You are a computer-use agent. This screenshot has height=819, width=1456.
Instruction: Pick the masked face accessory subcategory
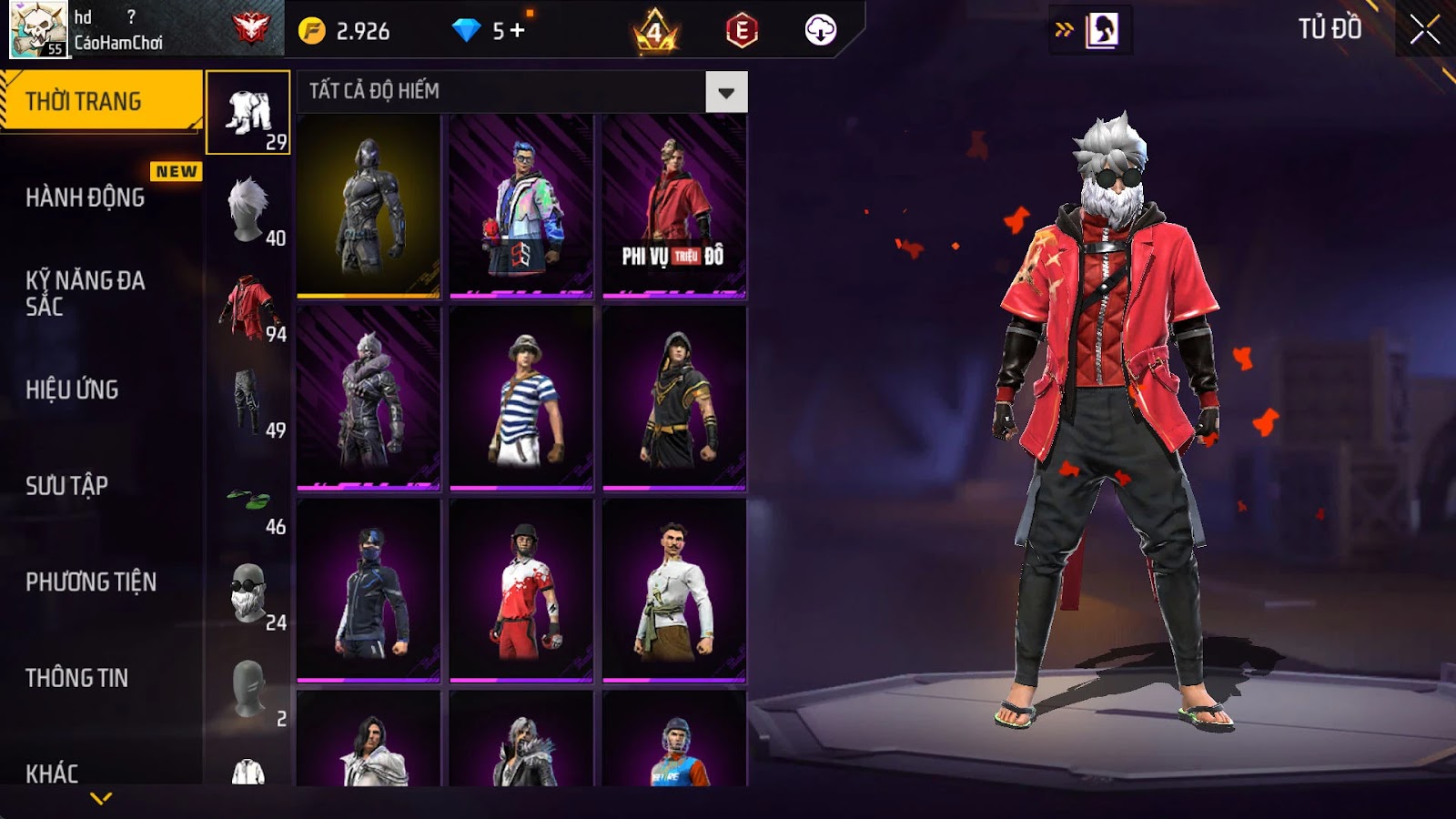tap(248, 595)
